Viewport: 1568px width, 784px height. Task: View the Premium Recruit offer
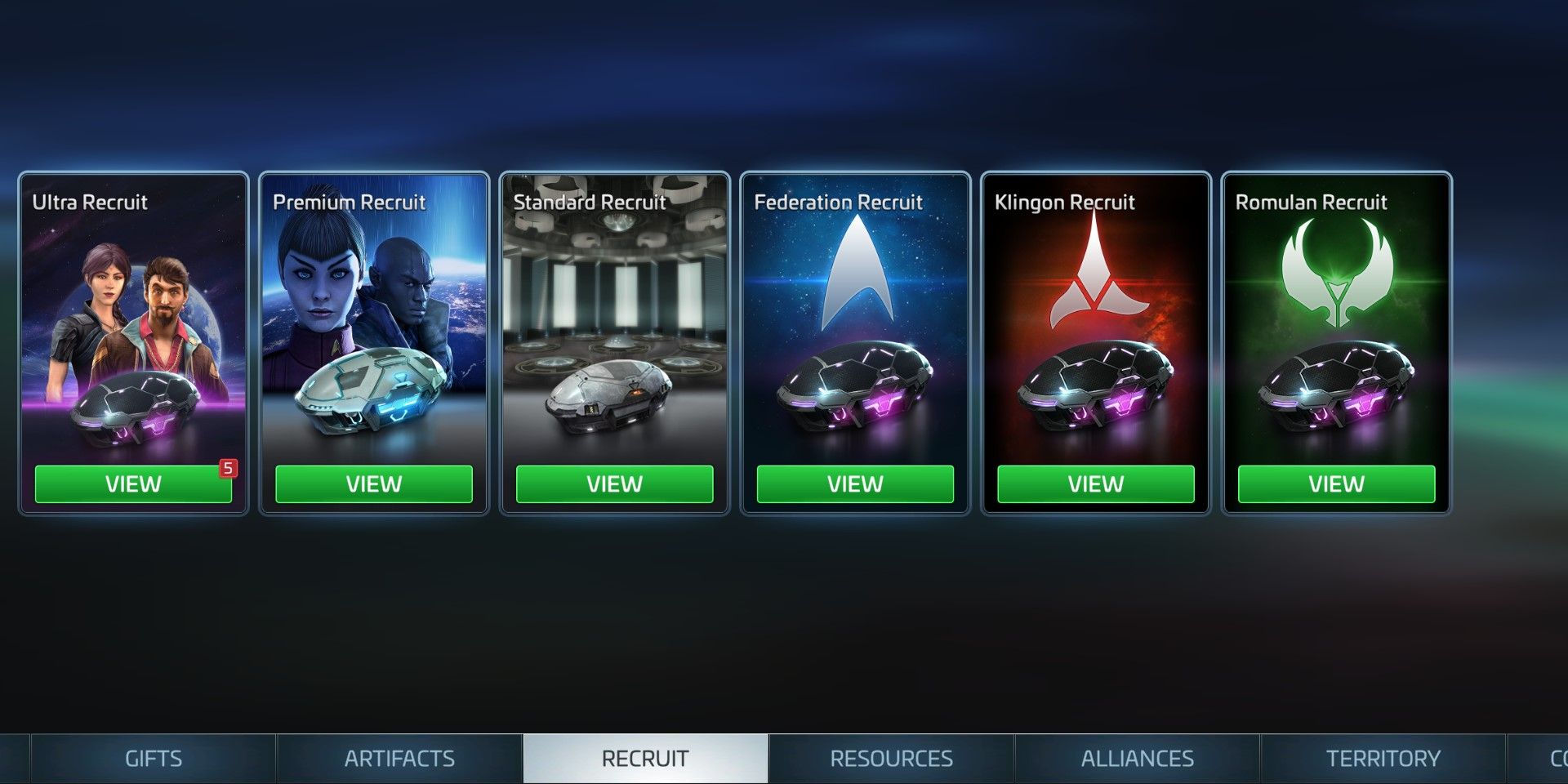tap(373, 483)
